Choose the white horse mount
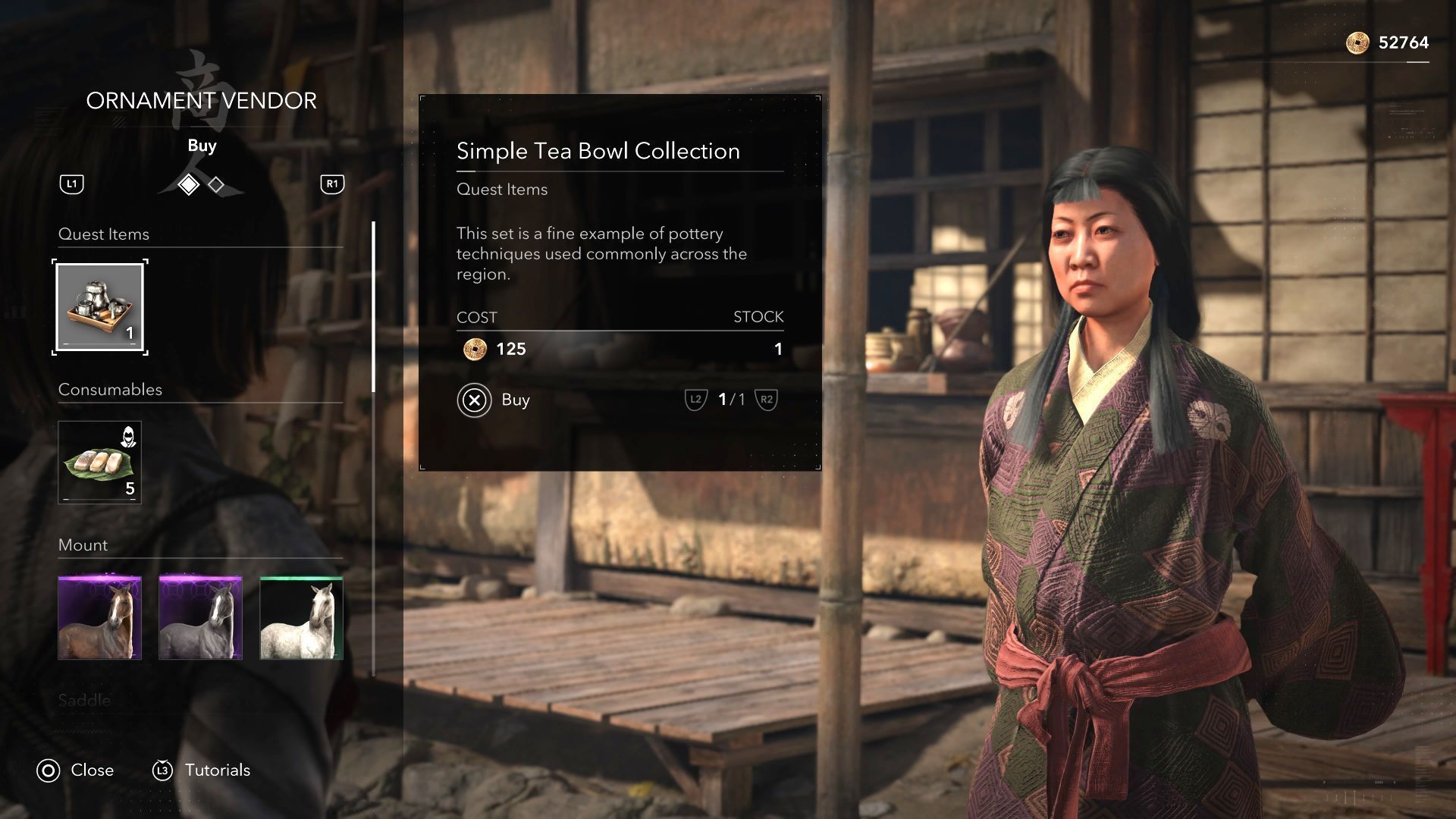The height and width of the screenshot is (819, 1456). [x=301, y=617]
